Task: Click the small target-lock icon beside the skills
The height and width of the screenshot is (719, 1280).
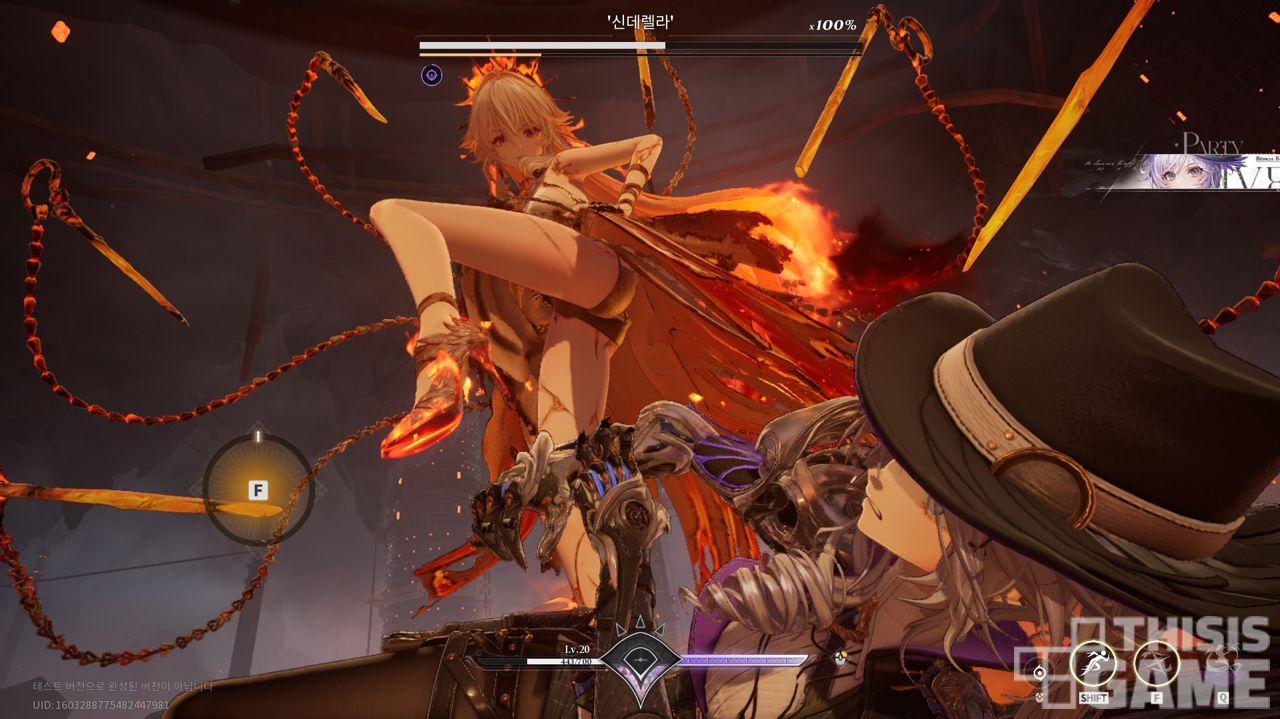Action: click(1040, 672)
